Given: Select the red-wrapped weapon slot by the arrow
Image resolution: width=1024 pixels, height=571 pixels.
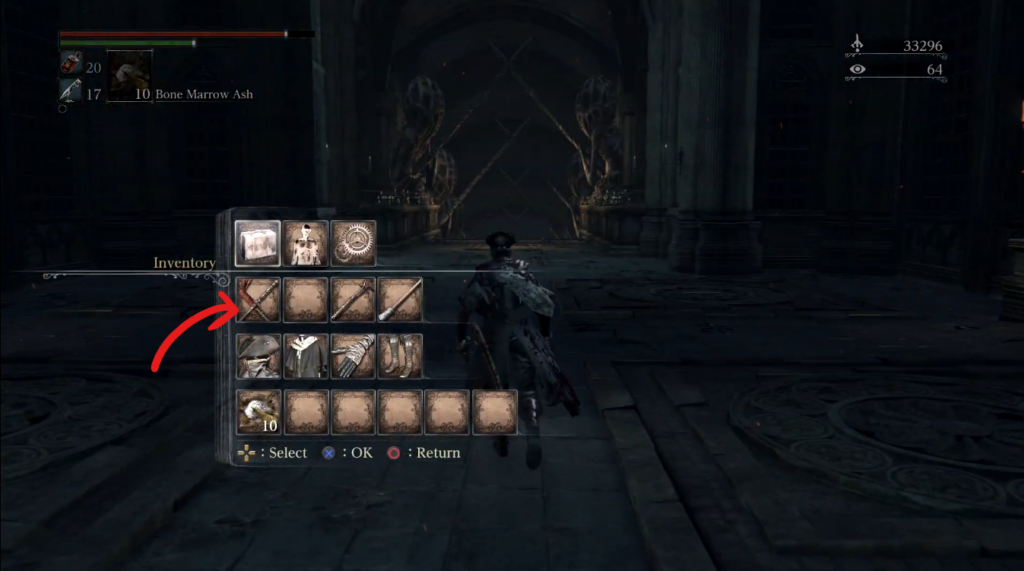Looking at the screenshot, I should (x=258, y=299).
